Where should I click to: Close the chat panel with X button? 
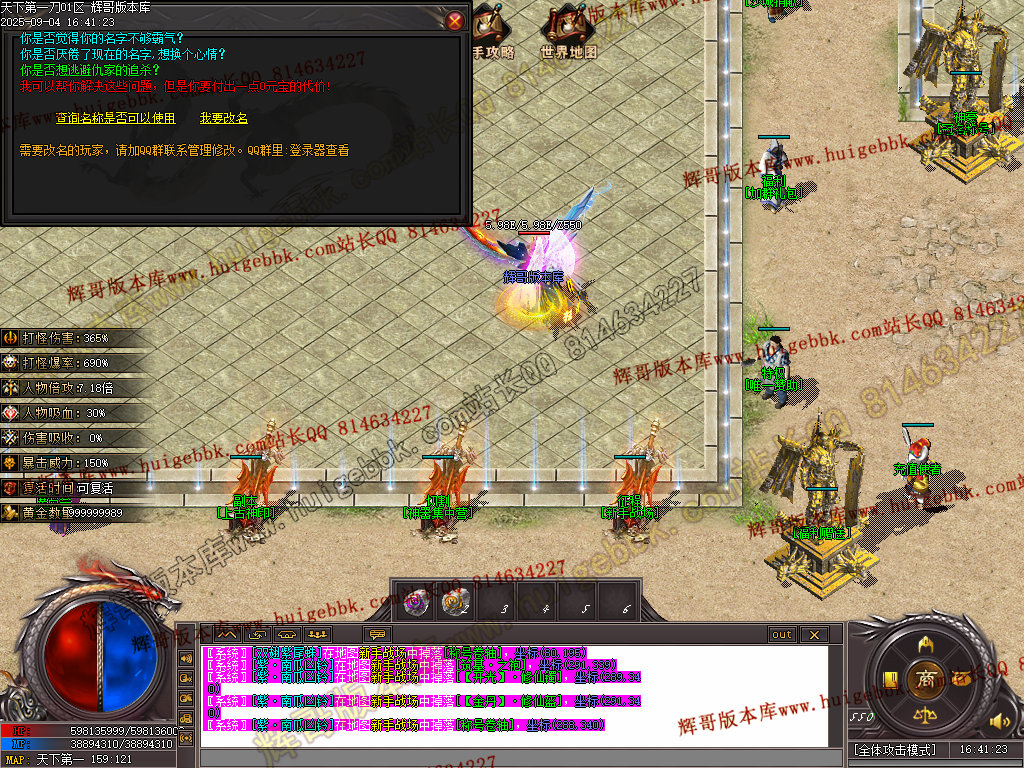tap(815, 635)
